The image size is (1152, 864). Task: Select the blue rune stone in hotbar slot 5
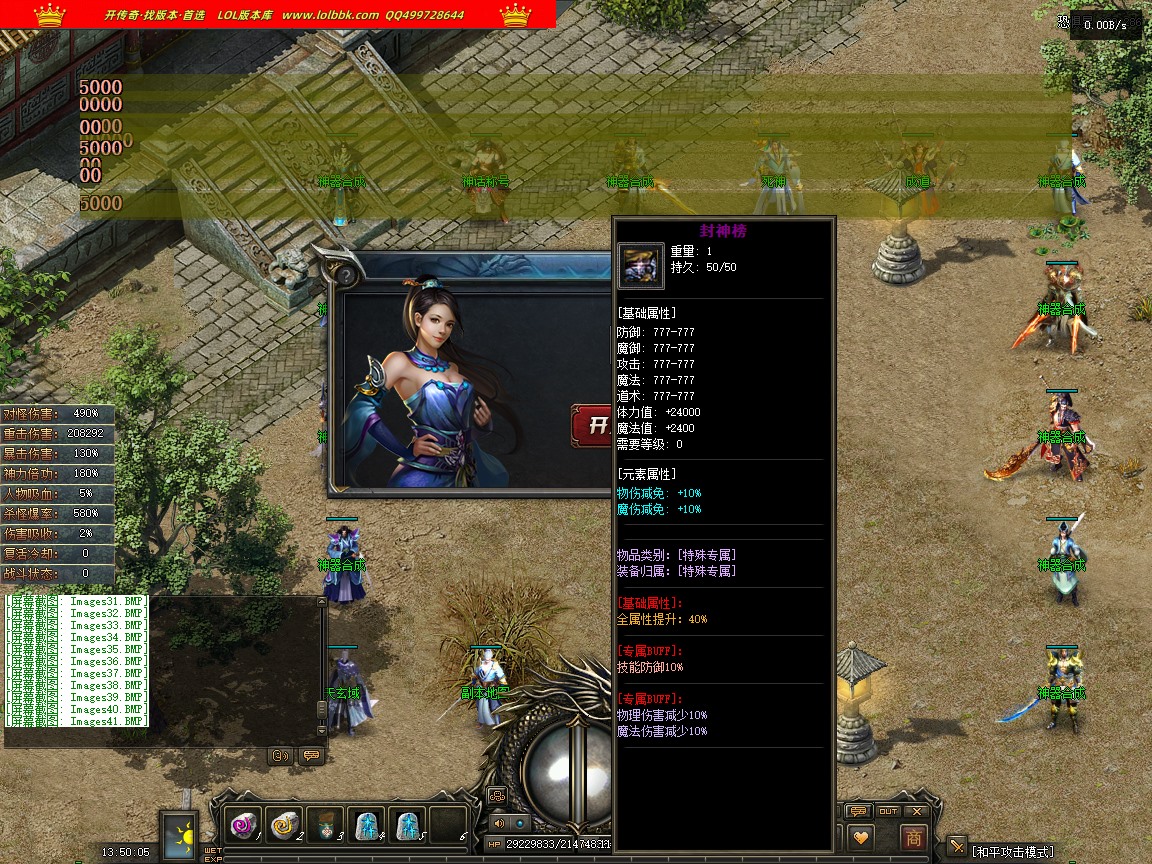(407, 826)
